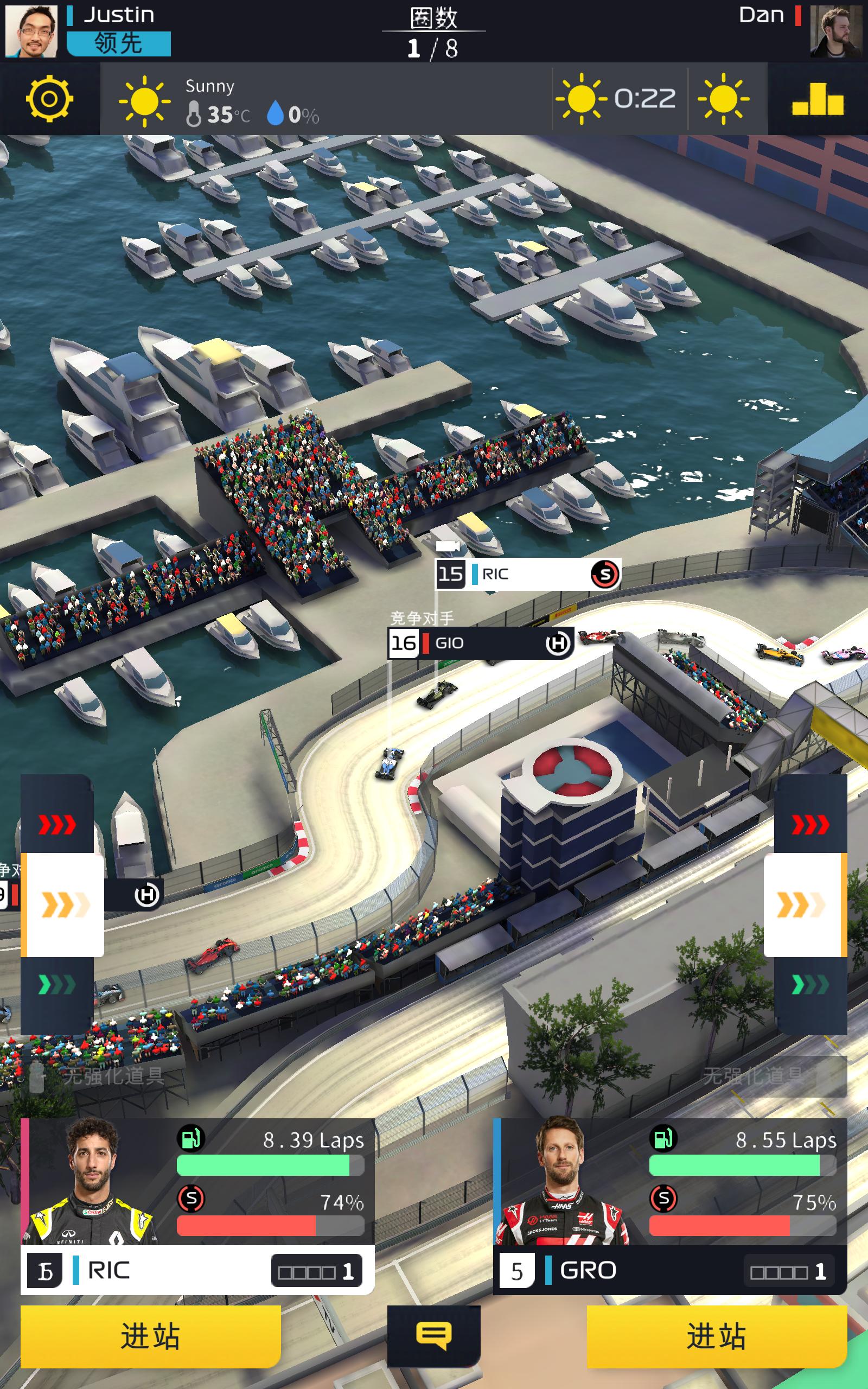Open the chat speech bubble
The width and height of the screenshot is (868, 1389).
(433, 1336)
